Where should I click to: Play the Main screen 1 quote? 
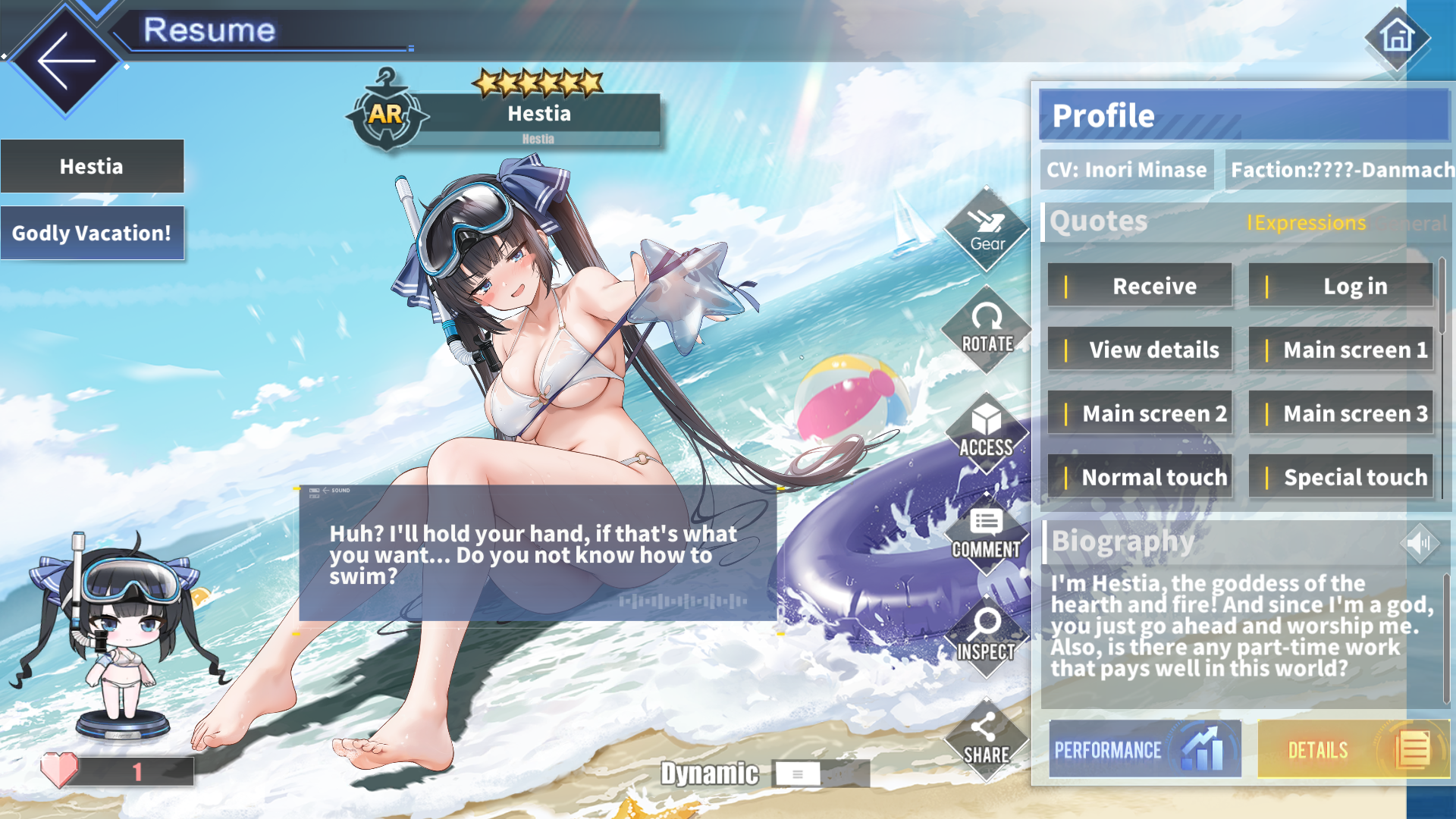pyautogui.click(x=1341, y=350)
